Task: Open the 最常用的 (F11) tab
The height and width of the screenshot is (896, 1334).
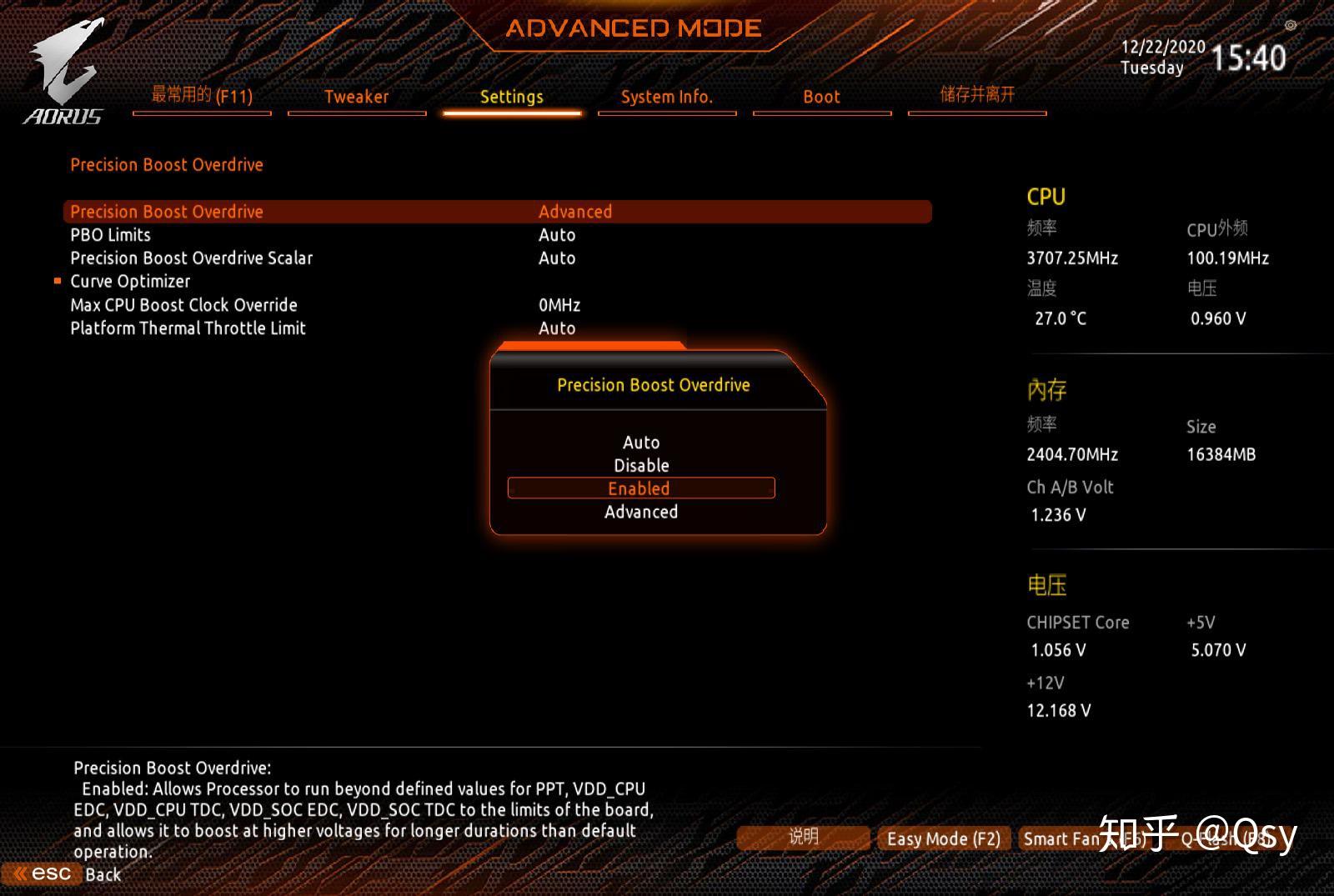Action: (202, 96)
